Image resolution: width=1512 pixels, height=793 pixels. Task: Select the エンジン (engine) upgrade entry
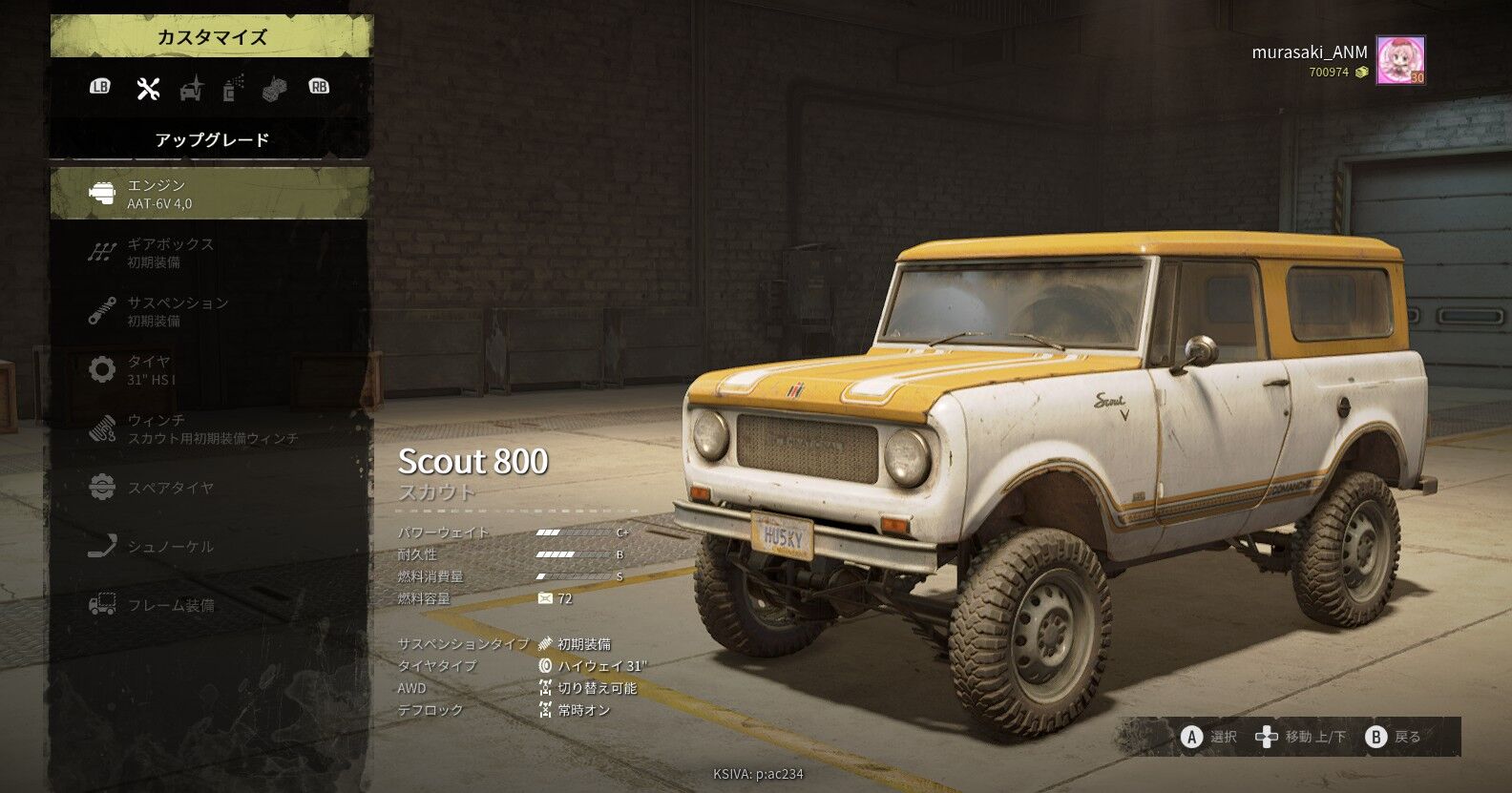click(x=210, y=194)
